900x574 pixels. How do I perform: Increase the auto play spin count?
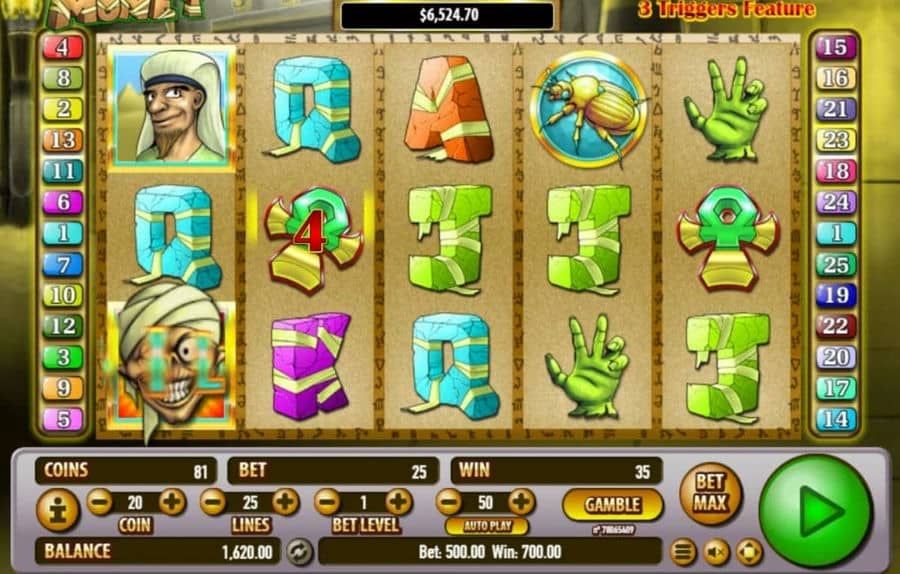(x=521, y=502)
